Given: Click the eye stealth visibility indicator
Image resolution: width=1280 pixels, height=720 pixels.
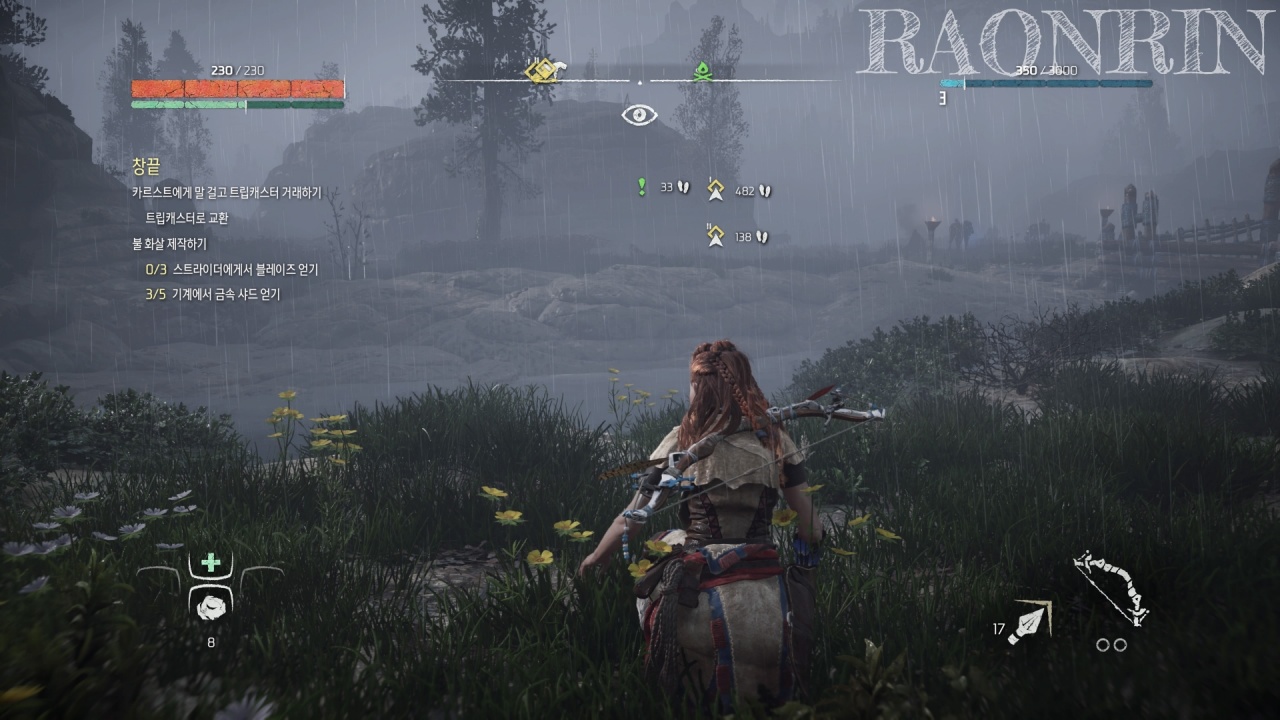Looking at the screenshot, I should coord(639,115).
